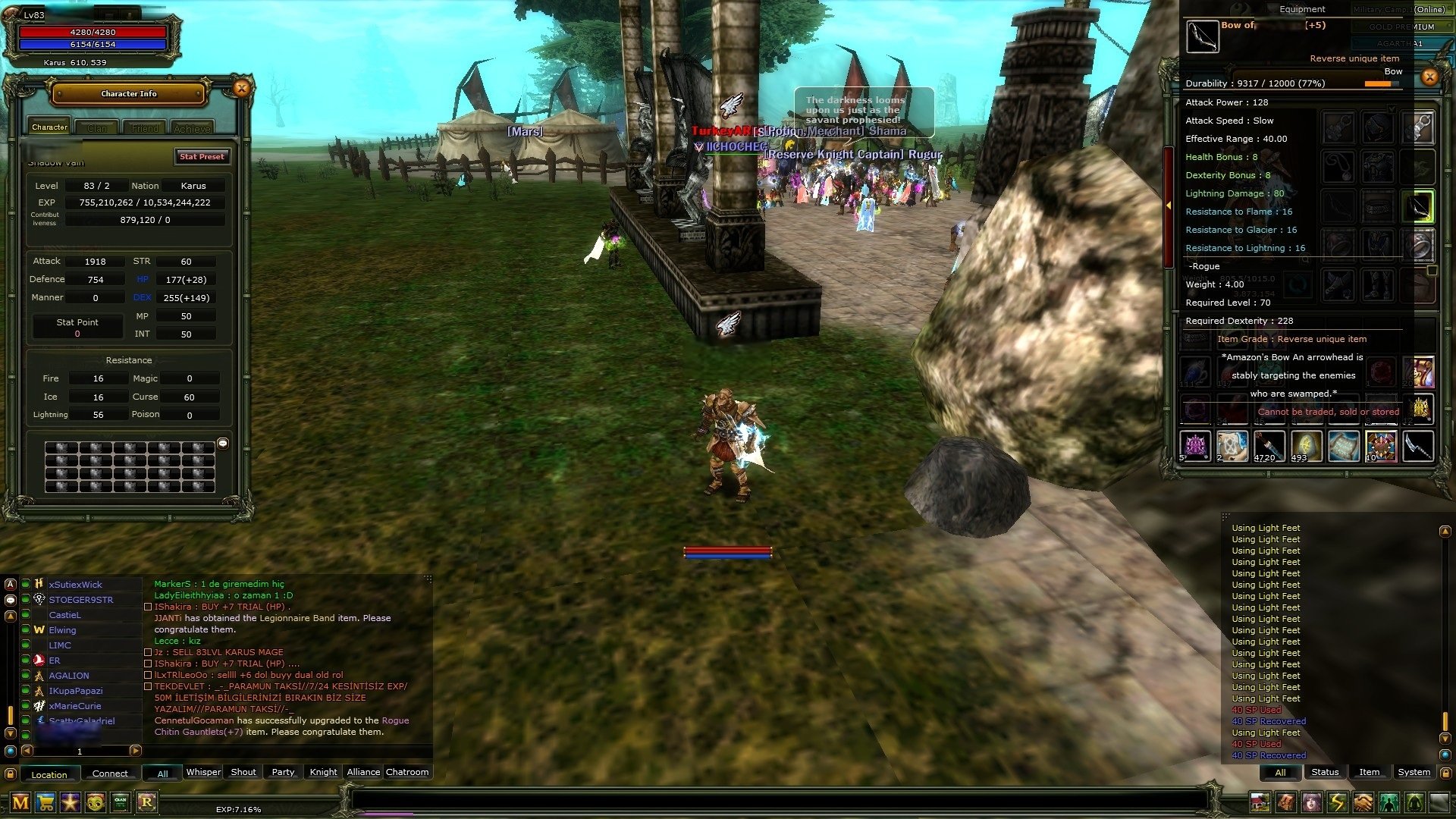1456x819 pixels.
Task: Switch chat to Shout channel
Action: tap(243, 772)
